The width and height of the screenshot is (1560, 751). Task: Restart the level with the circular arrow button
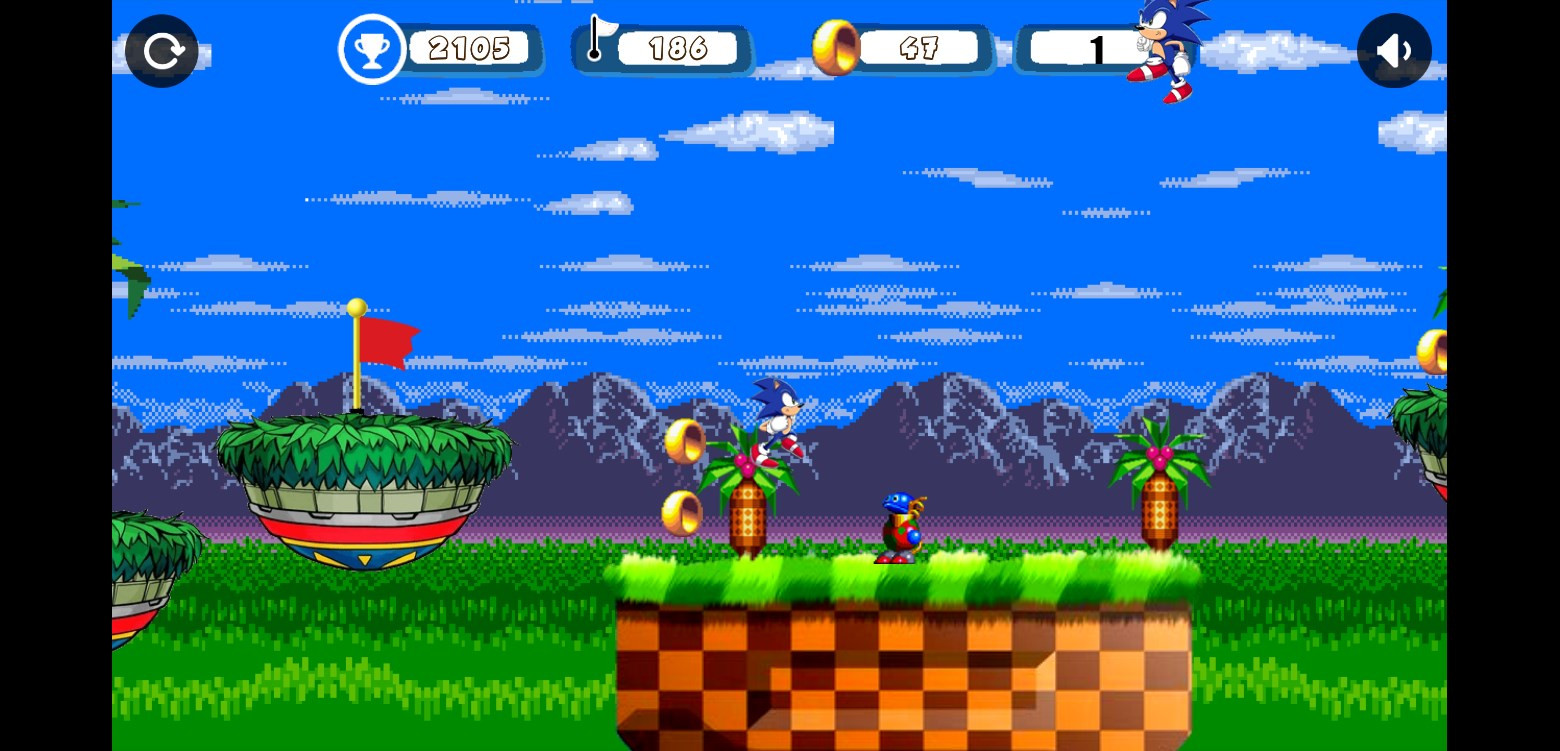(x=162, y=51)
